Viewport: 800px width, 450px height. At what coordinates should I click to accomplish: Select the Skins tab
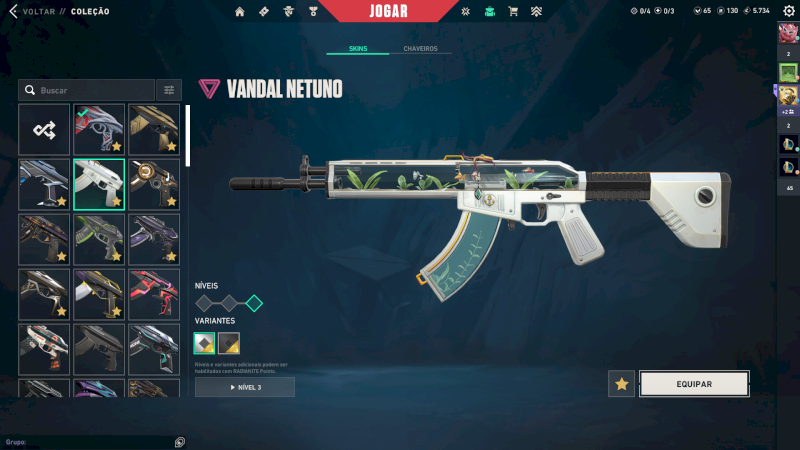358,48
